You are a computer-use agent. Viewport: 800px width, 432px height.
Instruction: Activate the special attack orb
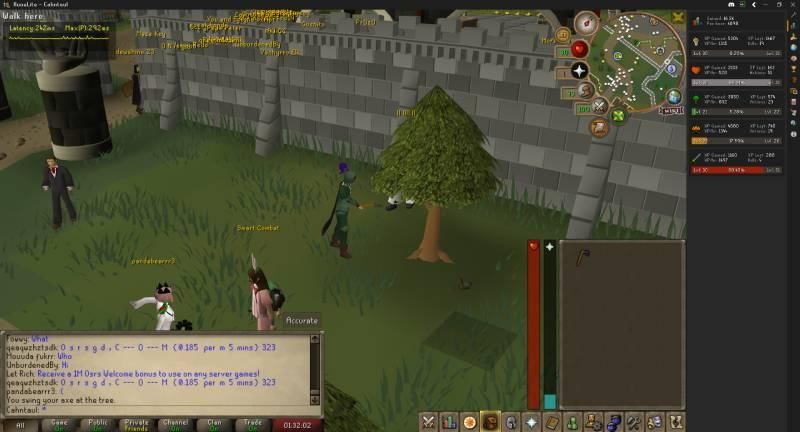[600, 106]
